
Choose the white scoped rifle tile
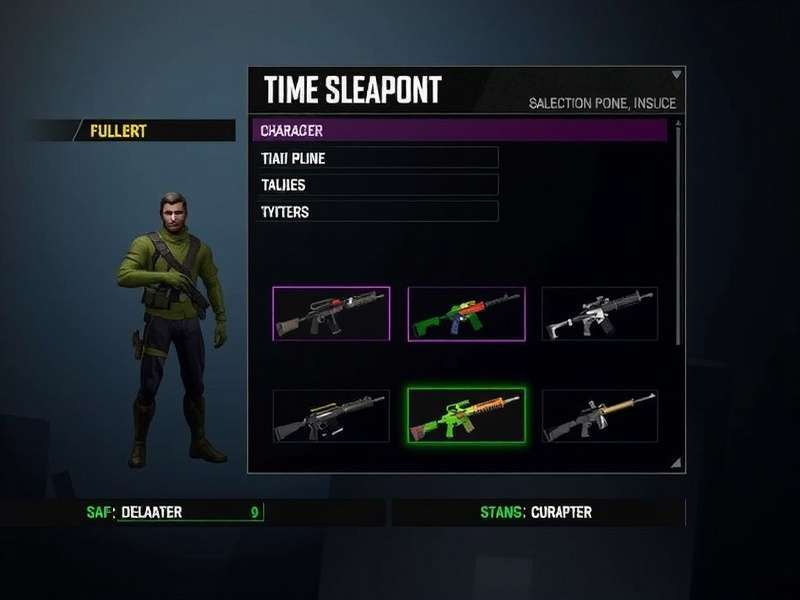coord(599,313)
